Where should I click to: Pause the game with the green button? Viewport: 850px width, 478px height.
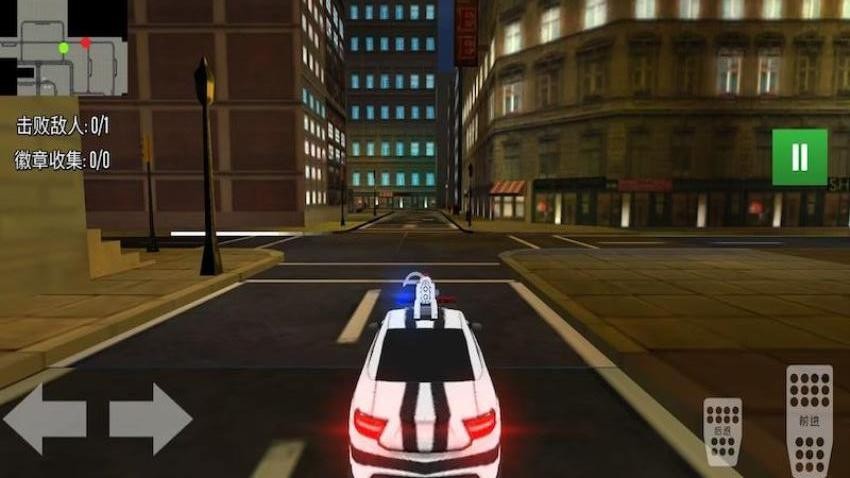(799, 157)
